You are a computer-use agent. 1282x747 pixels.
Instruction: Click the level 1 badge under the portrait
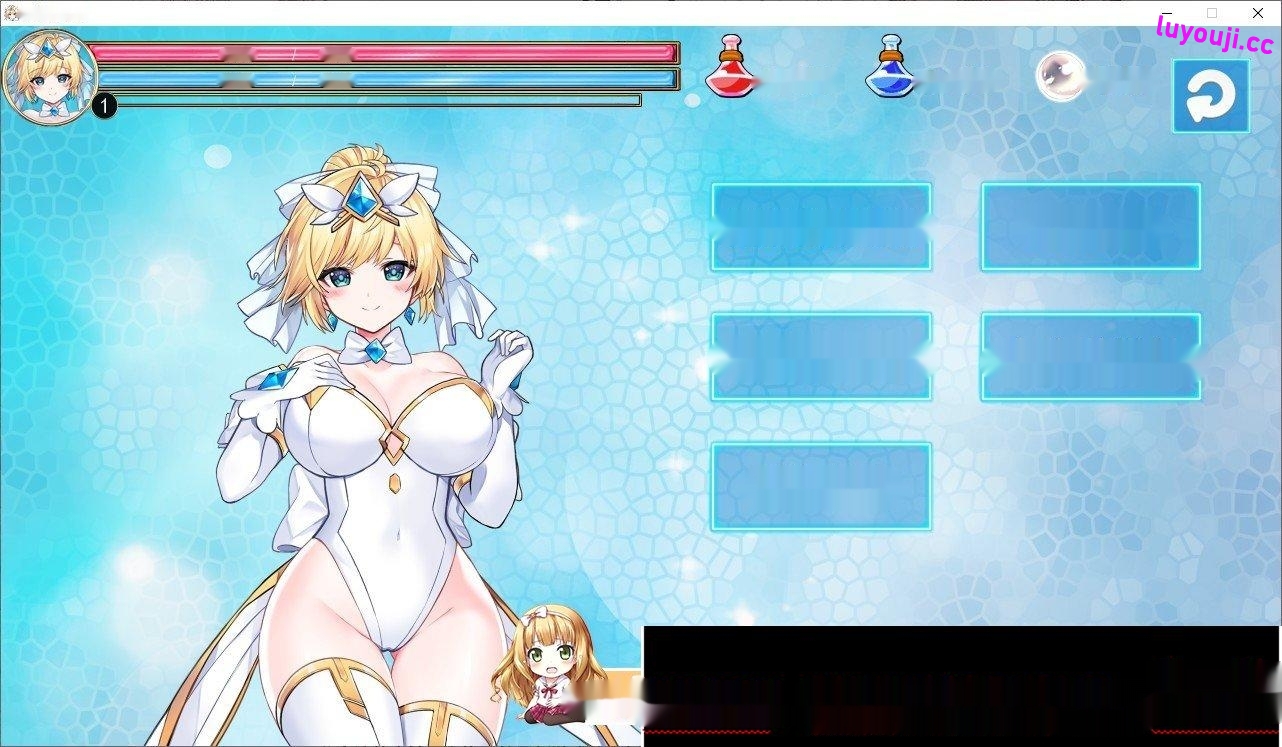104,105
